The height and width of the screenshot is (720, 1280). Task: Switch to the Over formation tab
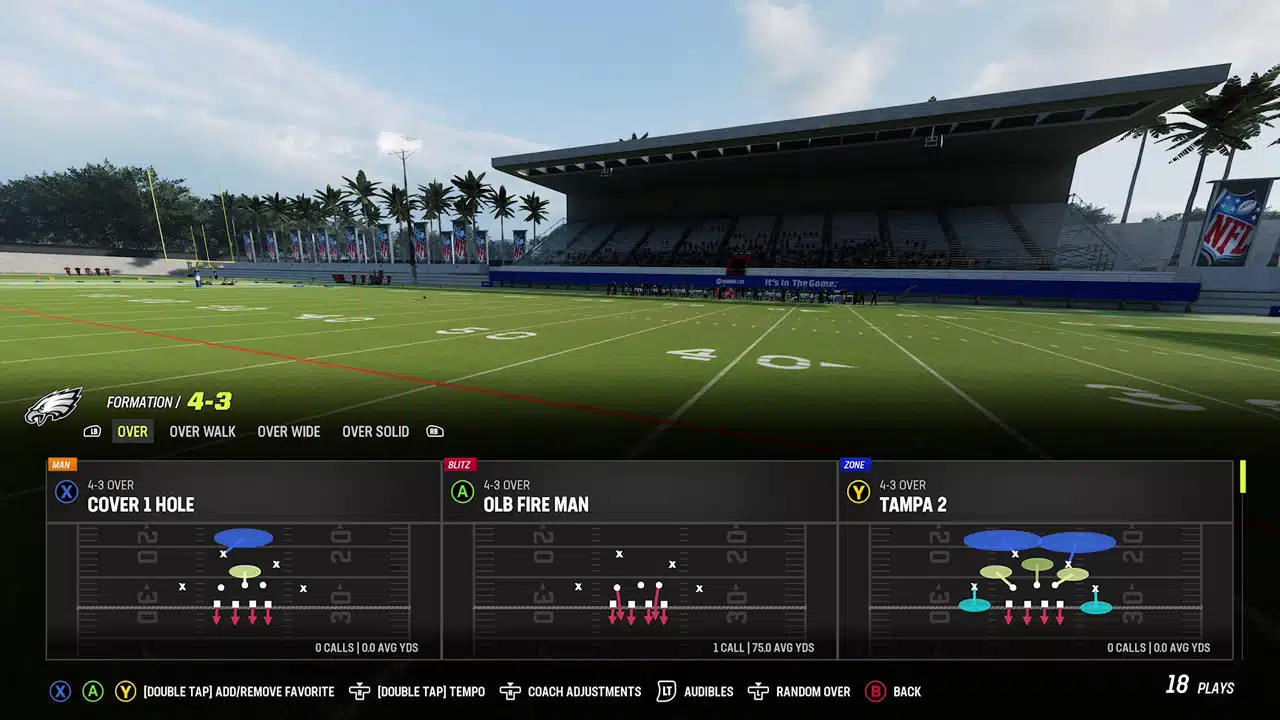[132, 432]
